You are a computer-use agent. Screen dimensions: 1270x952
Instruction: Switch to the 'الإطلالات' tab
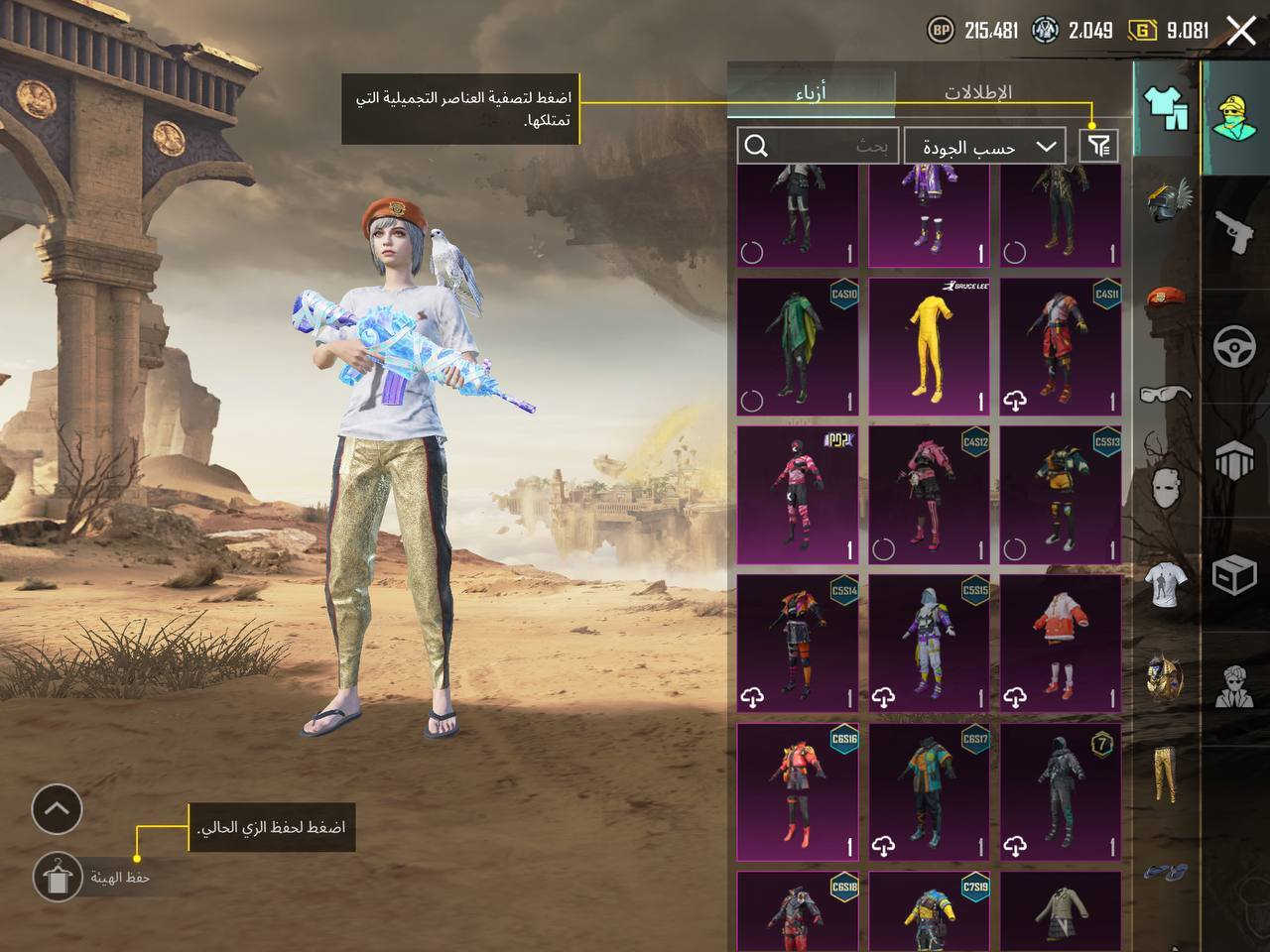(976, 90)
